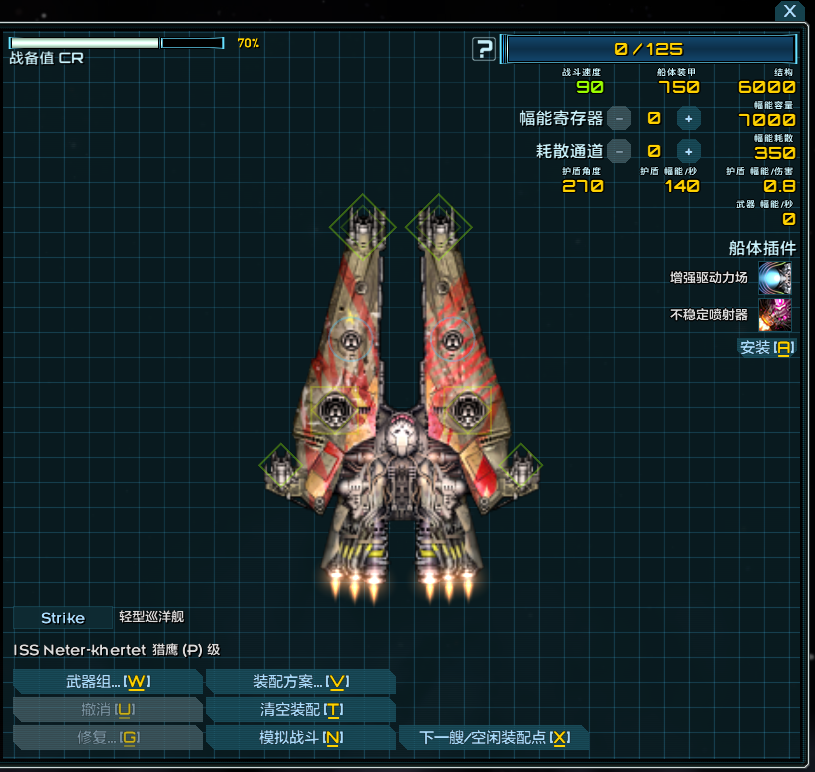
Task: Increase 耗散通道 with the plus button
Action: click(688, 151)
